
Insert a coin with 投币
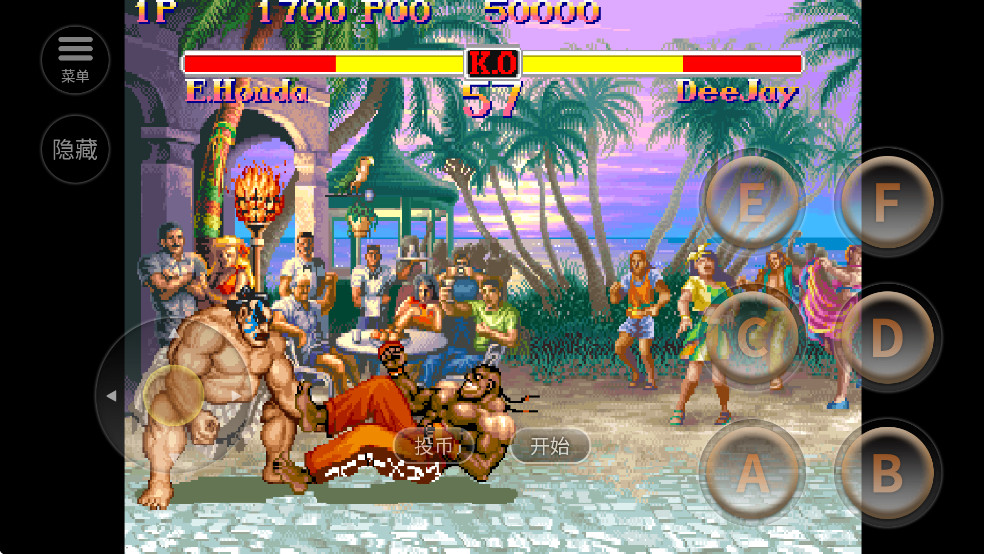pos(433,446)
